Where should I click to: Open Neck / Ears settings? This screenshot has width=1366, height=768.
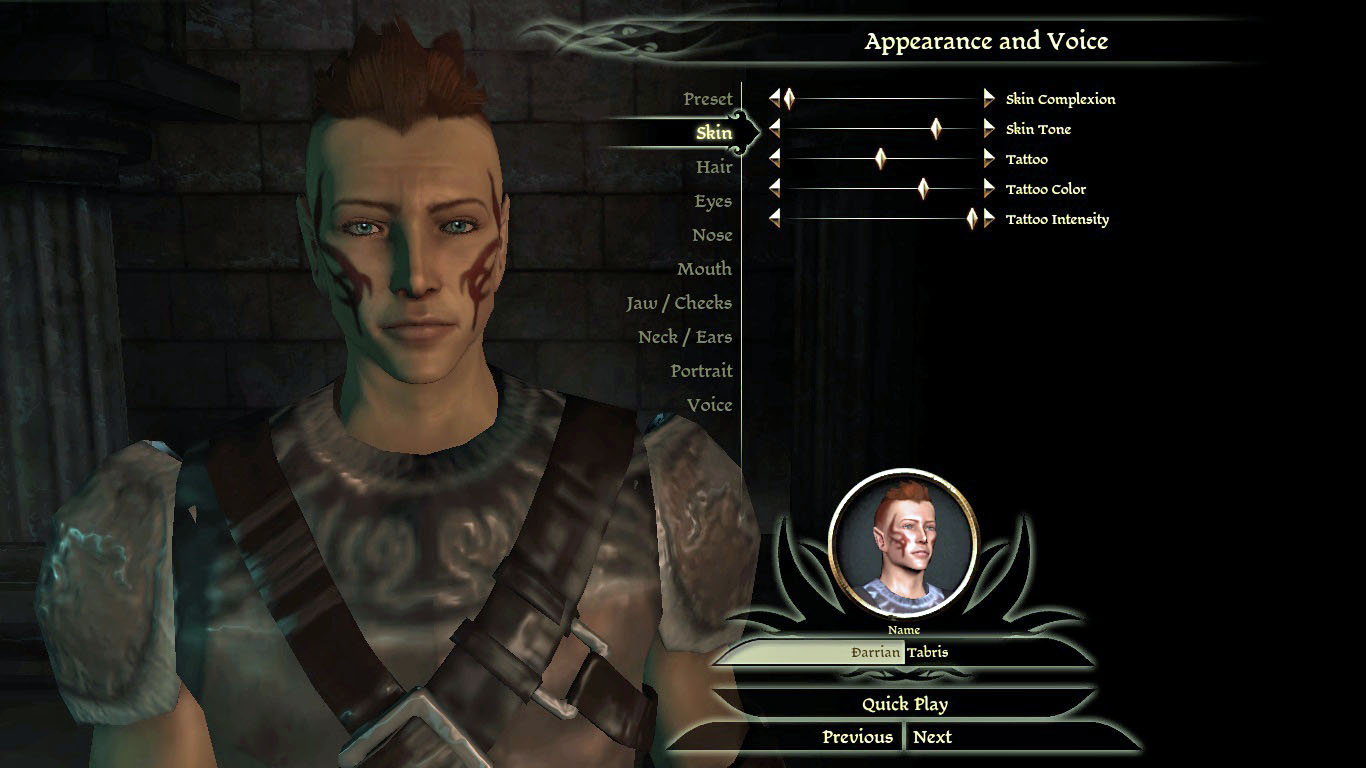(x=685, y=337)
